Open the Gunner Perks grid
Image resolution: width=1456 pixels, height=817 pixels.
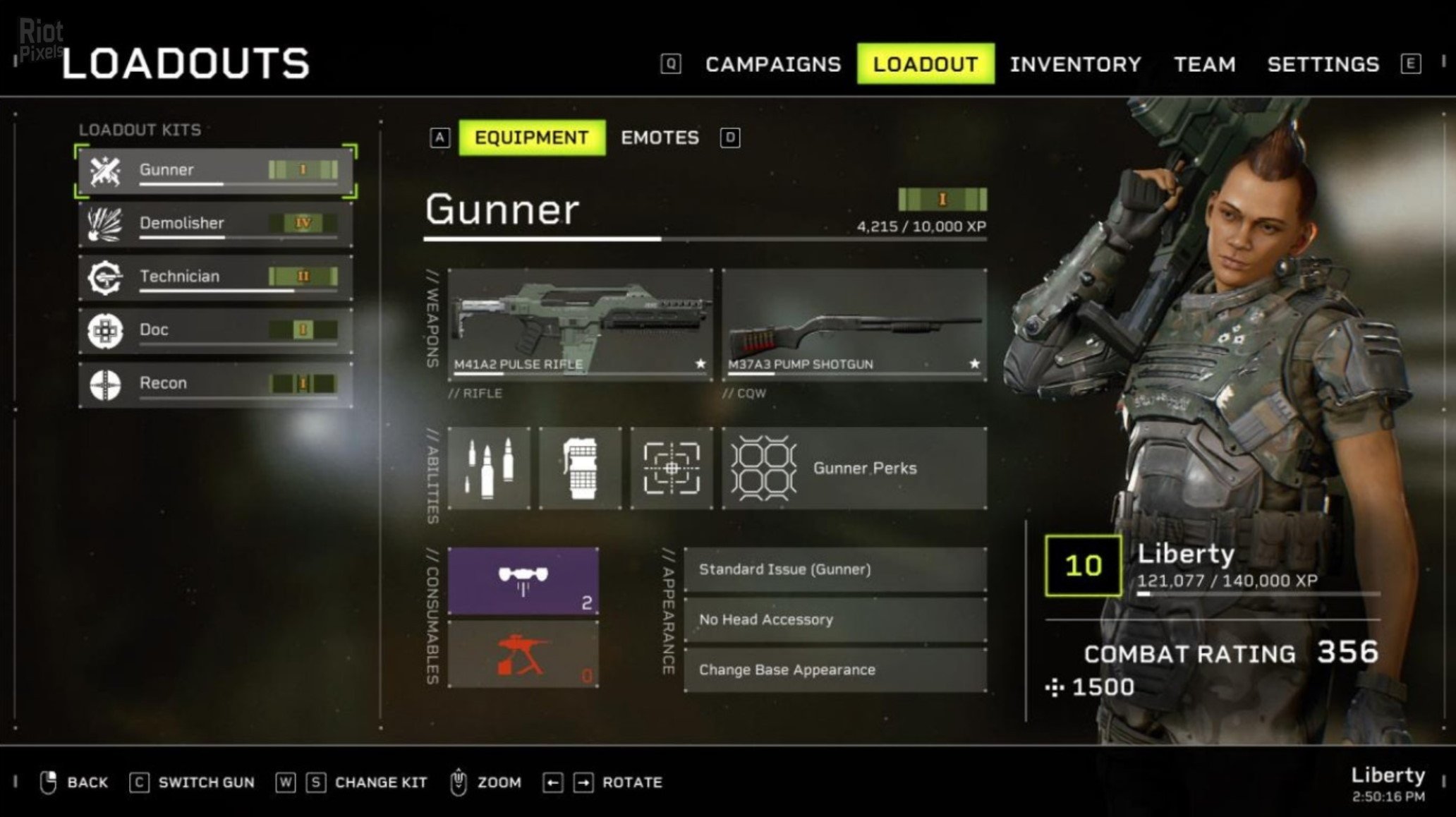tap(854, 468)
